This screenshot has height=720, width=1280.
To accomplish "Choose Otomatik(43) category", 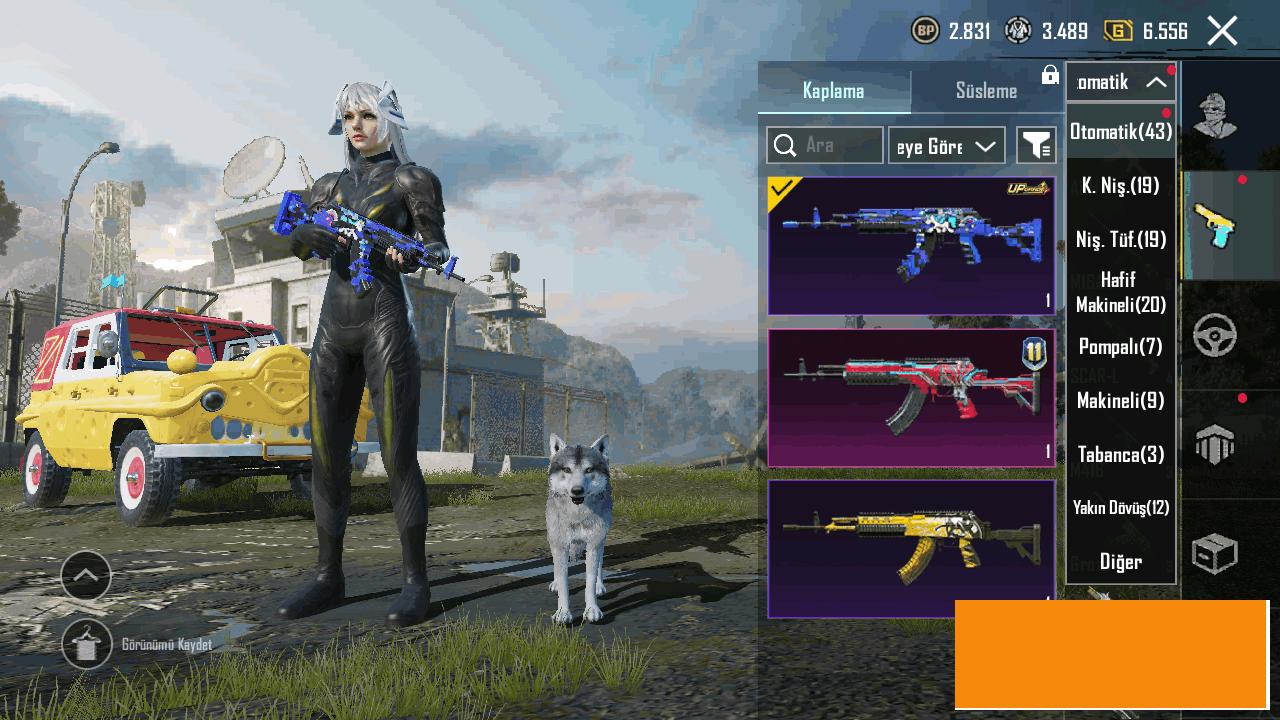I will point(1121,131).
